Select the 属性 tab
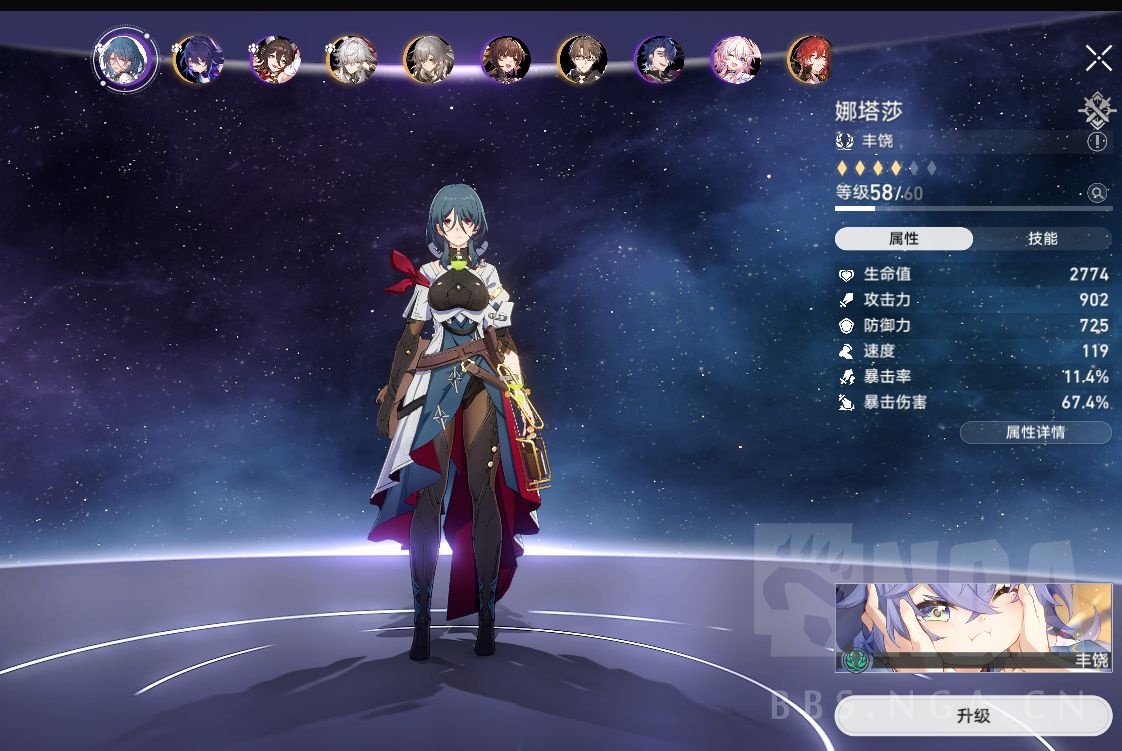The height and width of the screenshot is (751, 1122). click(x=904, y=239)
